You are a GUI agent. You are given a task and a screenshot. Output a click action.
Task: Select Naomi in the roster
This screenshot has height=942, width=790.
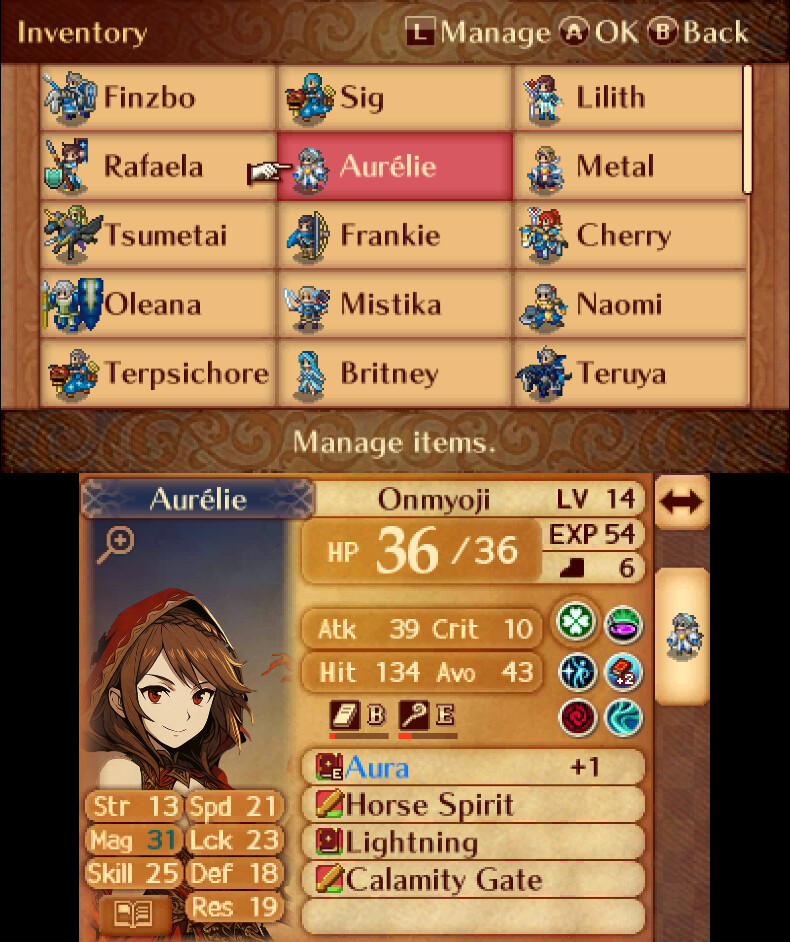tap(628, 304)
